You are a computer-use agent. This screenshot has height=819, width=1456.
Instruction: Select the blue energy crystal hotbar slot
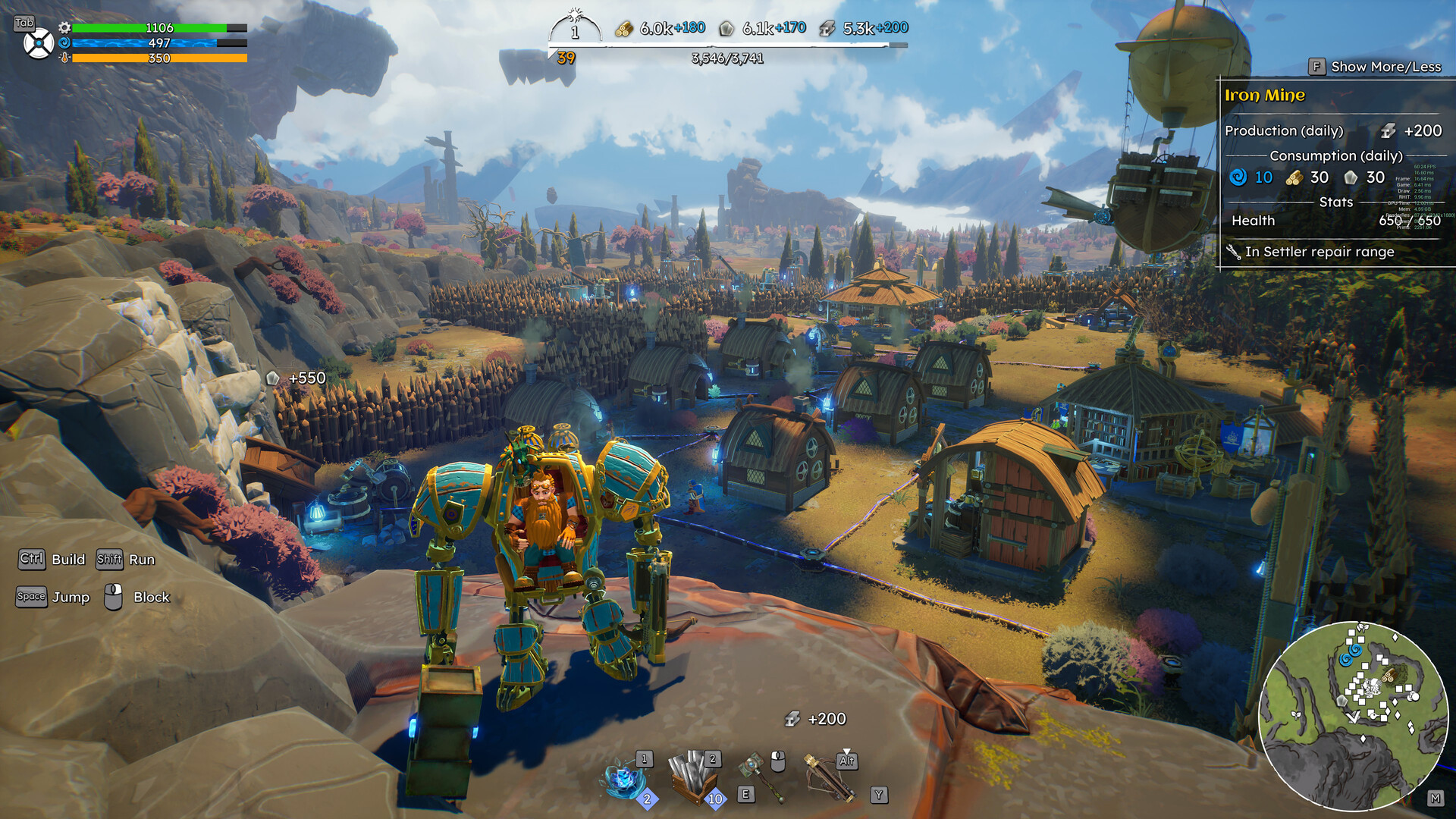pos(623,780)
